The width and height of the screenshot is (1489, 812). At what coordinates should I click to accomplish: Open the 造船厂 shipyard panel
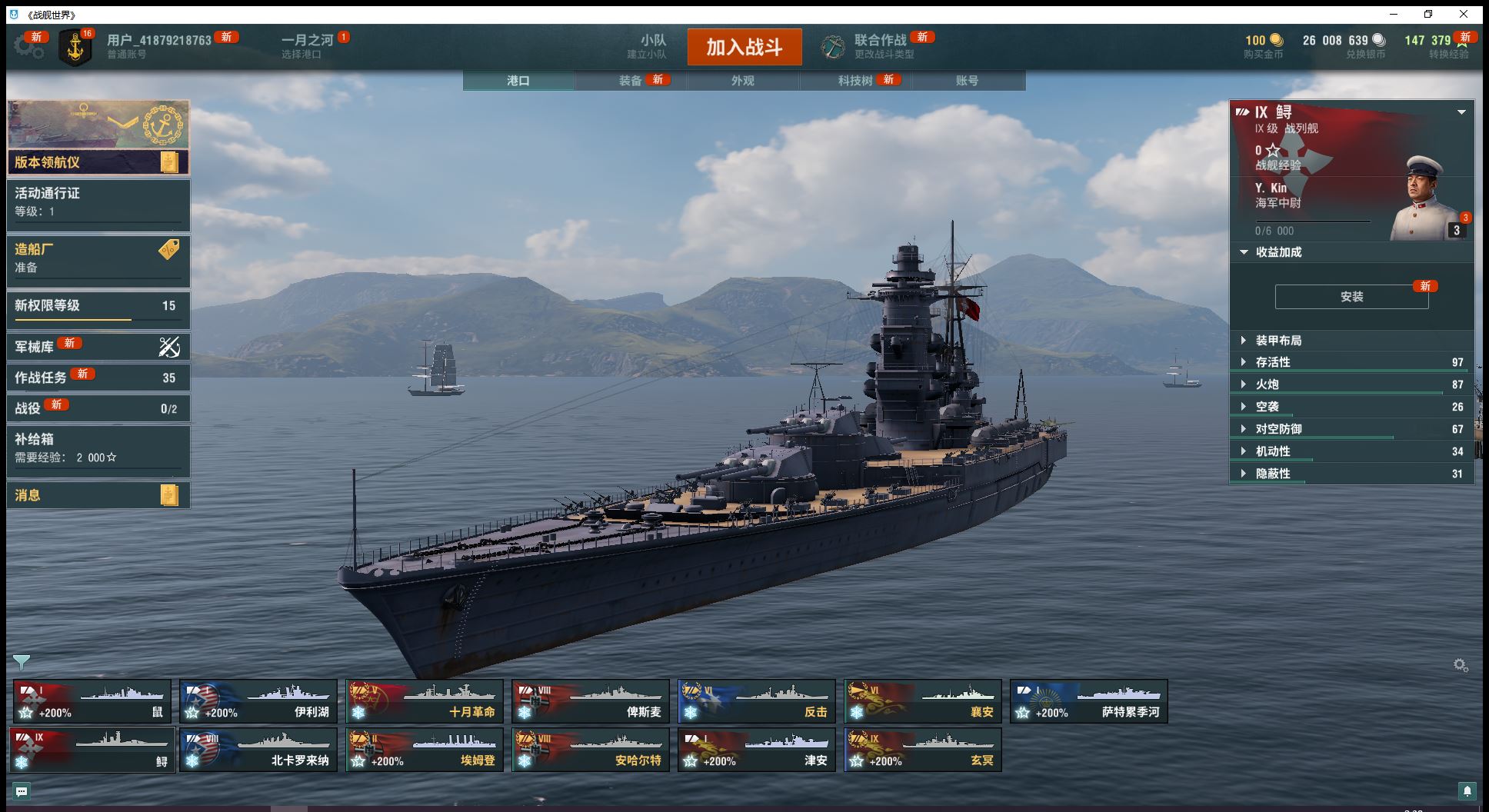click(98, 258)
